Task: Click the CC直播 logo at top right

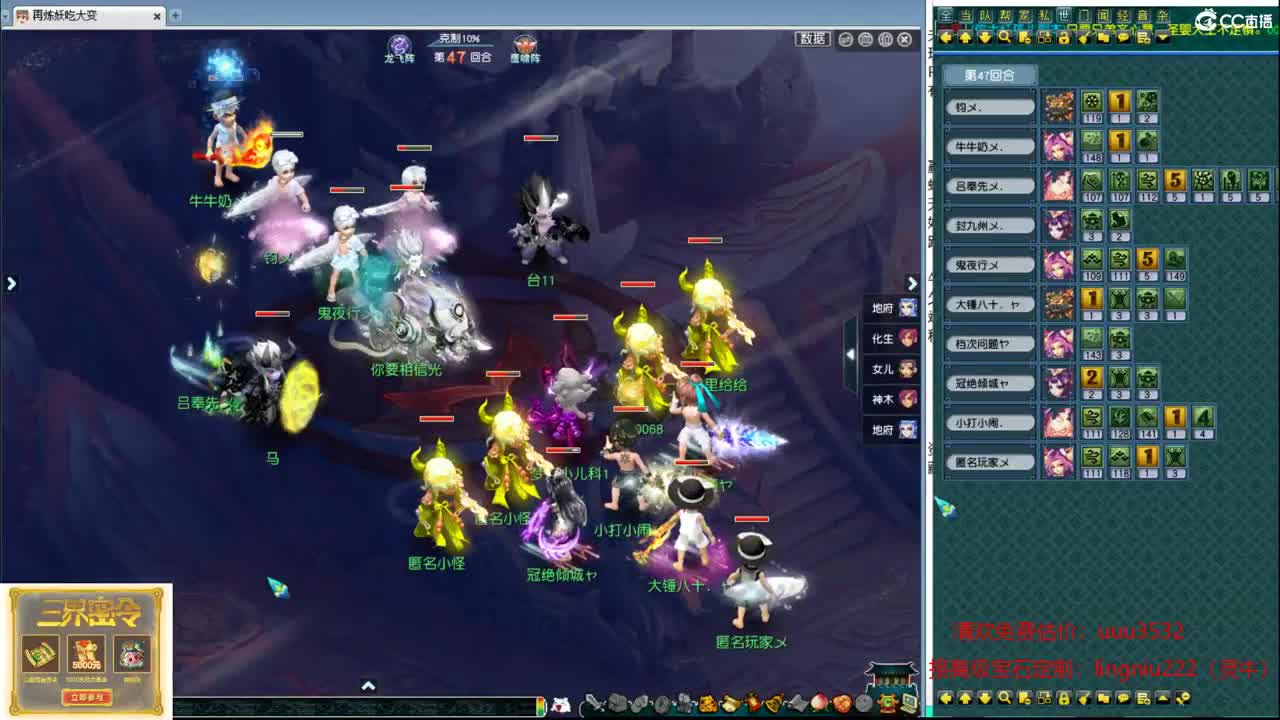Action: pos(1230,17)
